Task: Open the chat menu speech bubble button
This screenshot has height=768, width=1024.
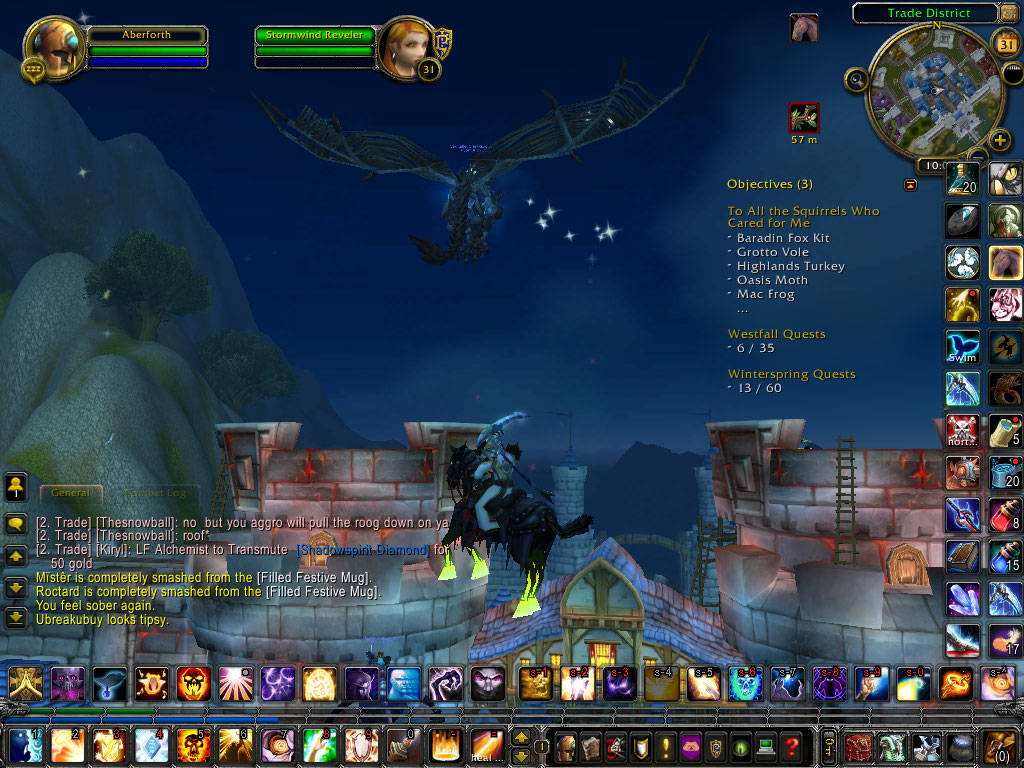Action: tap(16, 524)
